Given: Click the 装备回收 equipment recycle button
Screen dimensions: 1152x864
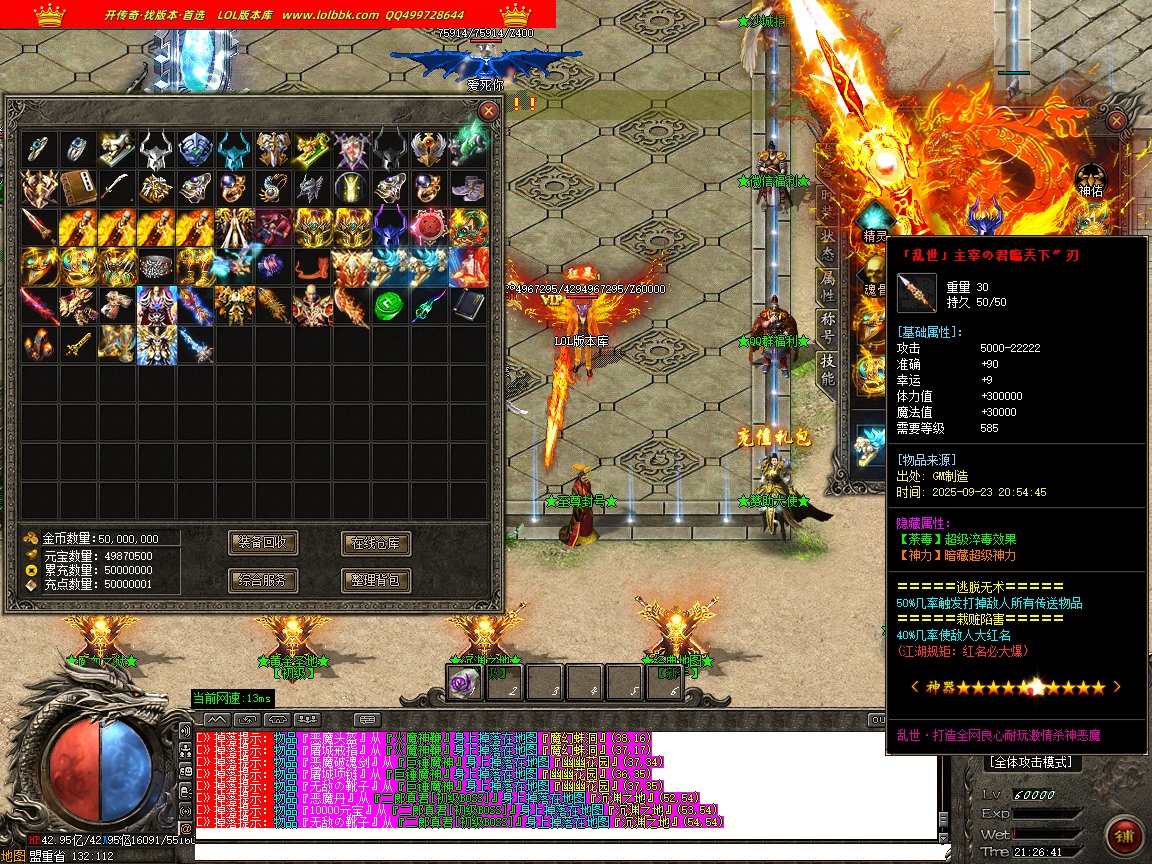Looking at the screenshot, I should click(263, 543).
